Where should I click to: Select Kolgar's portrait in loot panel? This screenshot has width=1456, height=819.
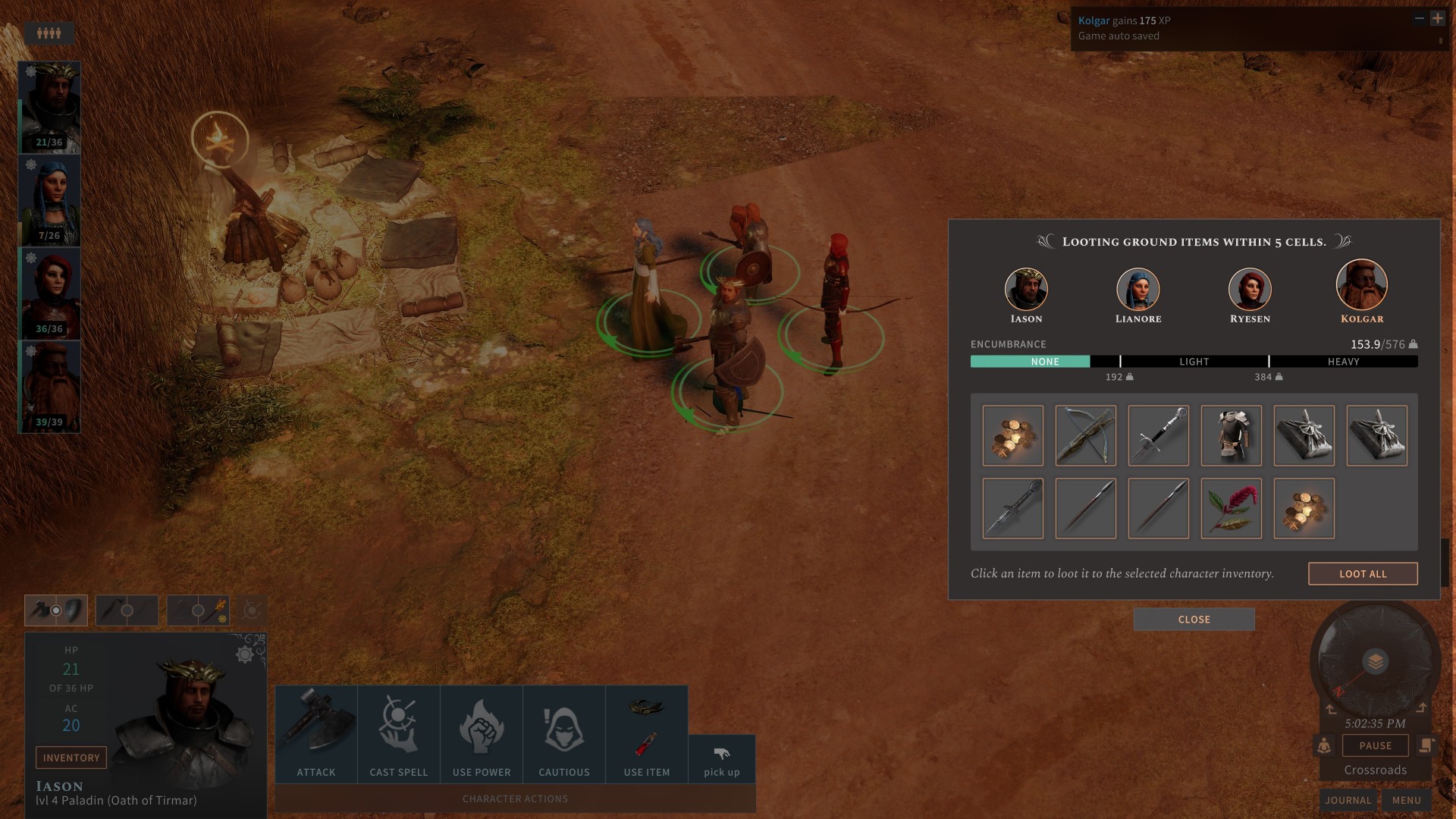tap(1361, 286)
